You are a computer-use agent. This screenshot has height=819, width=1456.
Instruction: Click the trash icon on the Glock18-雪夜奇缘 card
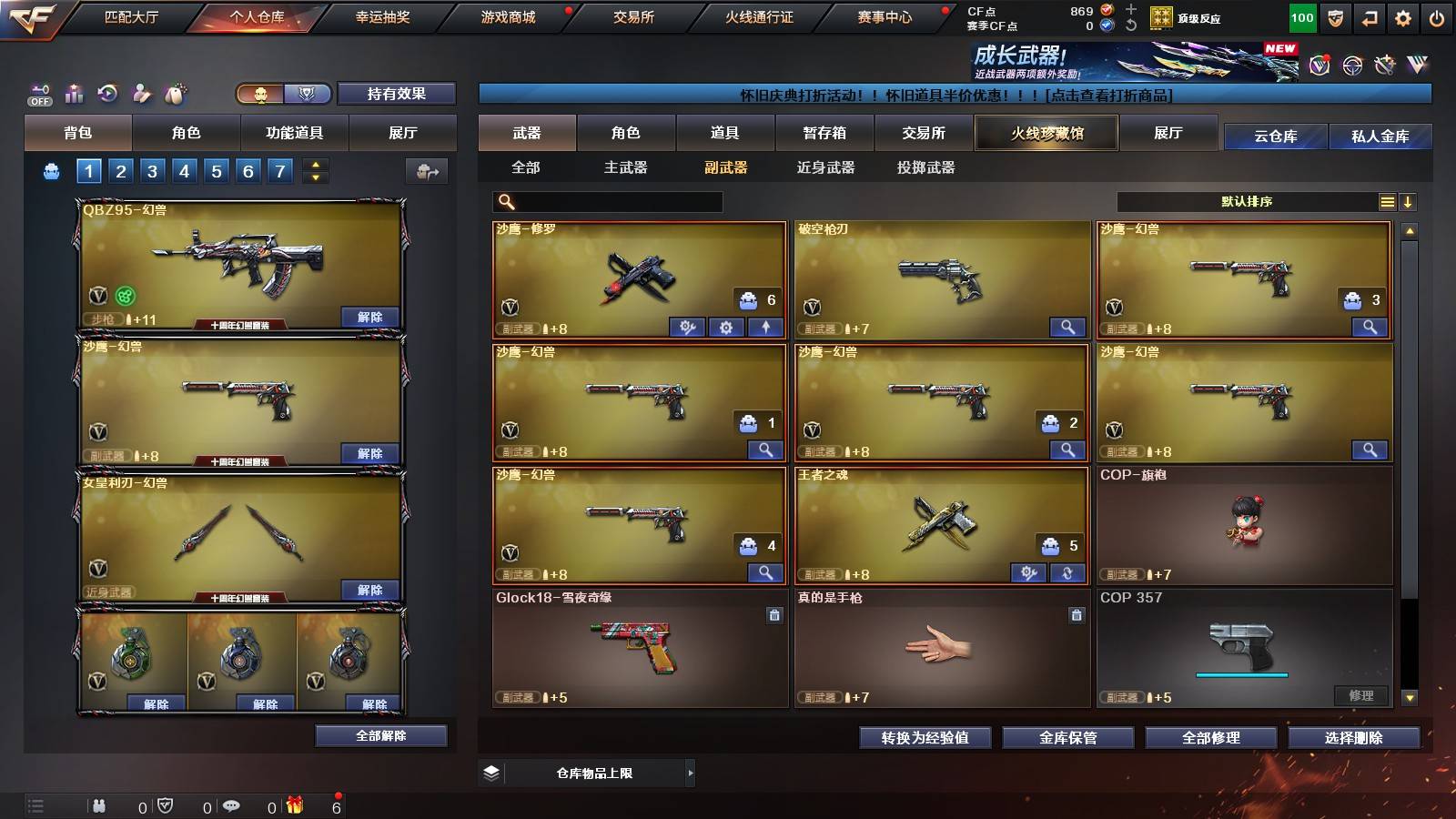[x=773, y=617]
